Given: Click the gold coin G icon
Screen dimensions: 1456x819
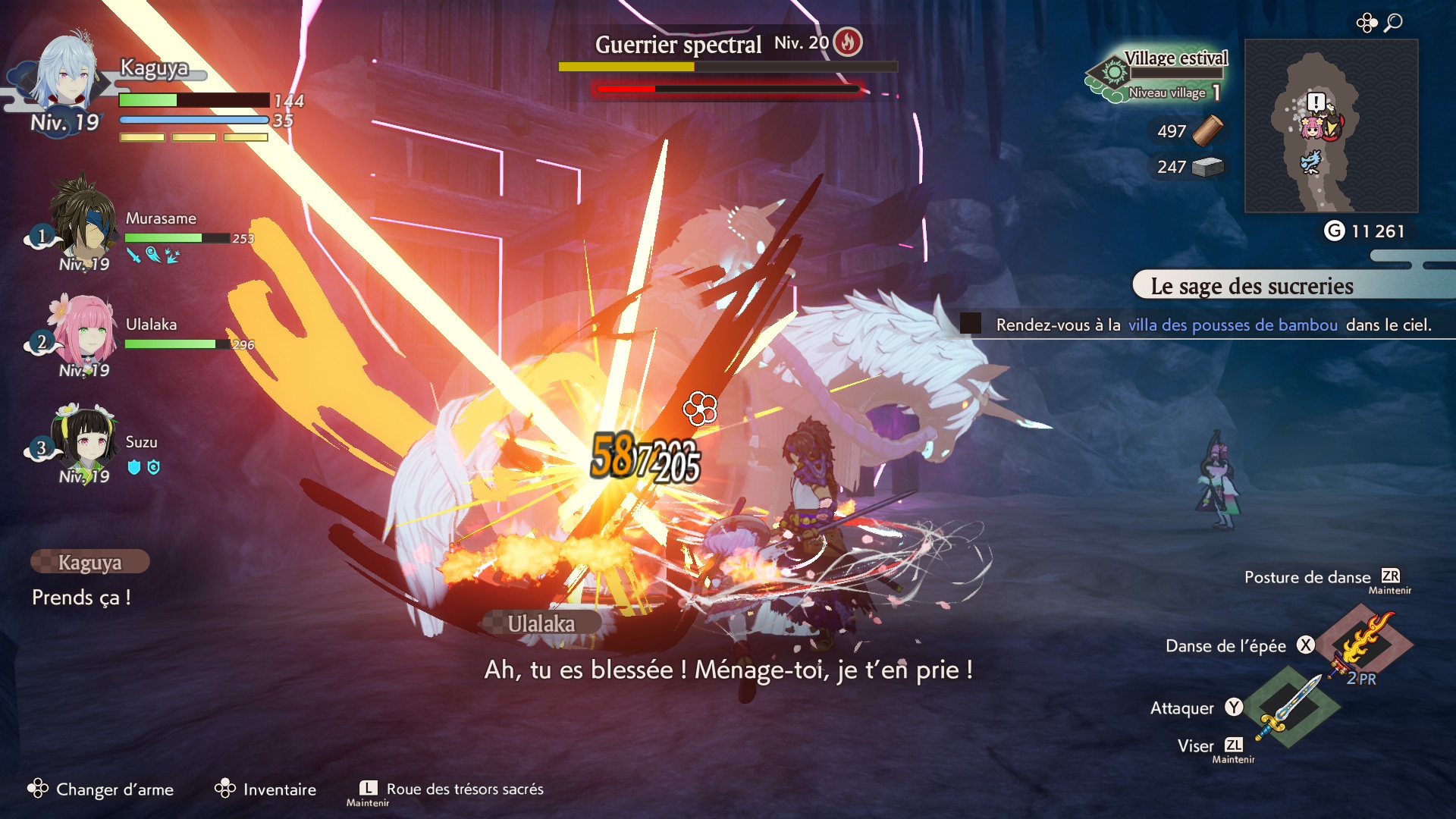Looking at the screenshot, I should click(x=1334, y=231).
